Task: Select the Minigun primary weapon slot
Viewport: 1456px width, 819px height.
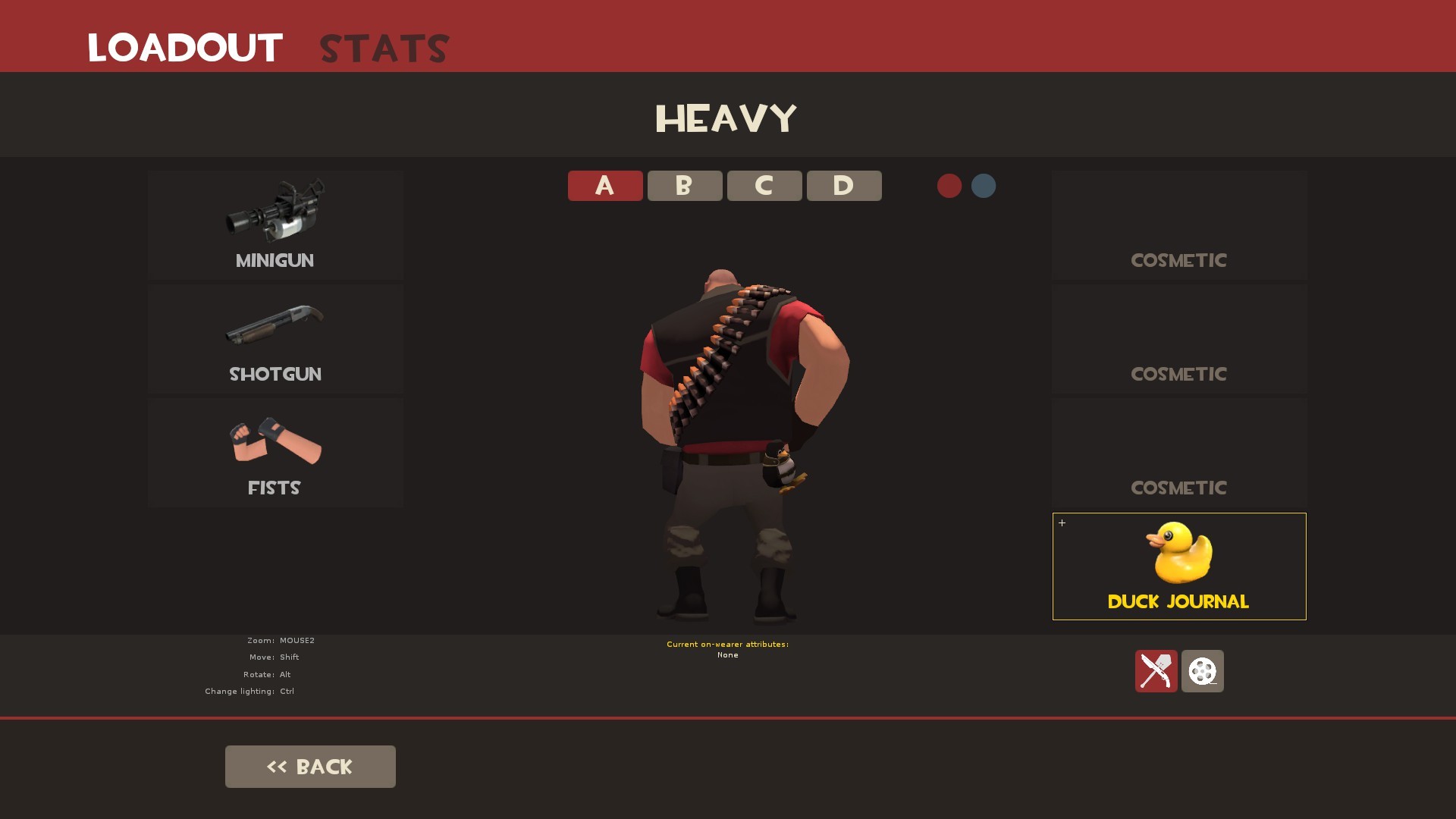Action: 275,225
